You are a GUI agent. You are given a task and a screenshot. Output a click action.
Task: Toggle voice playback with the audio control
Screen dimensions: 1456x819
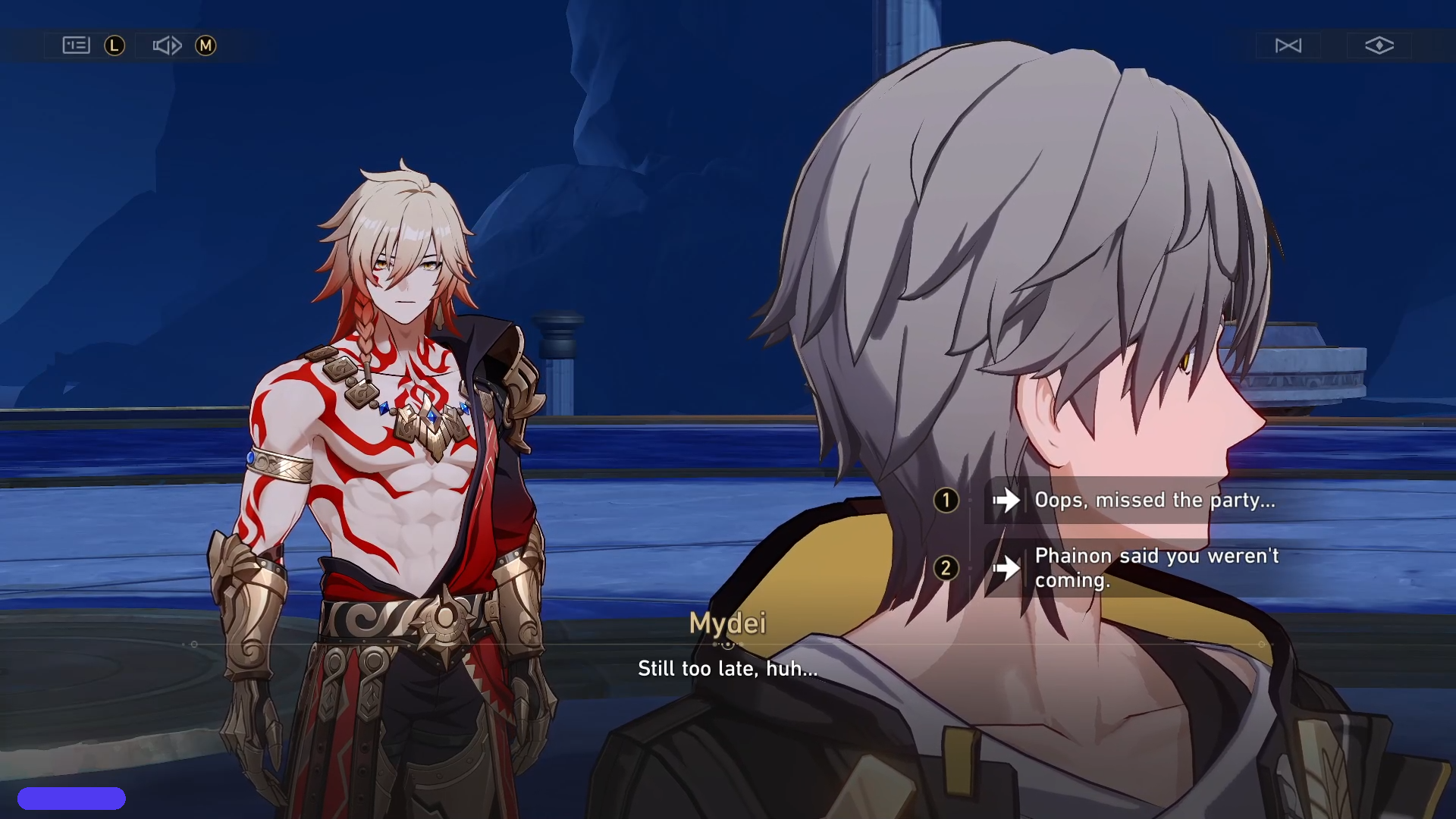pos(166,45)
